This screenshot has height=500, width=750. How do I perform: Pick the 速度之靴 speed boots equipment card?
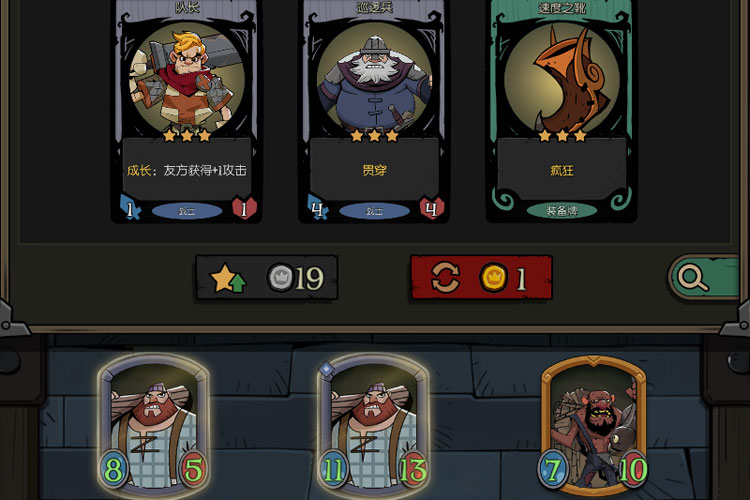561,110
